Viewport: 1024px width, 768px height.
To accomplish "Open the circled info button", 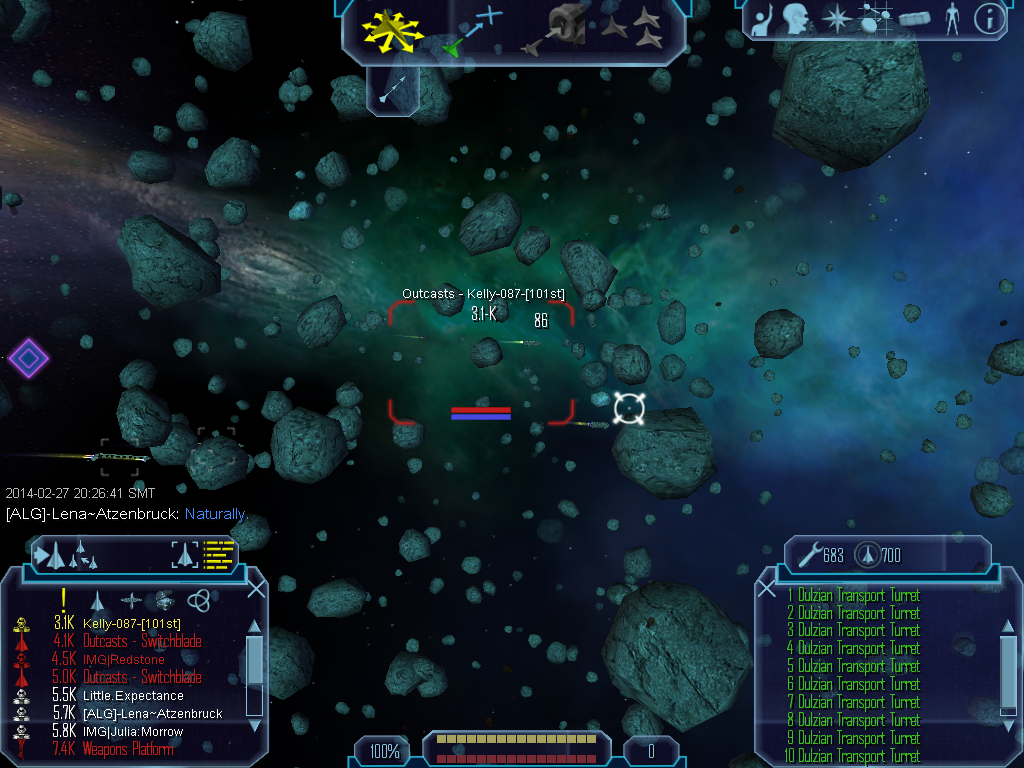I will (x=989, y=19).
